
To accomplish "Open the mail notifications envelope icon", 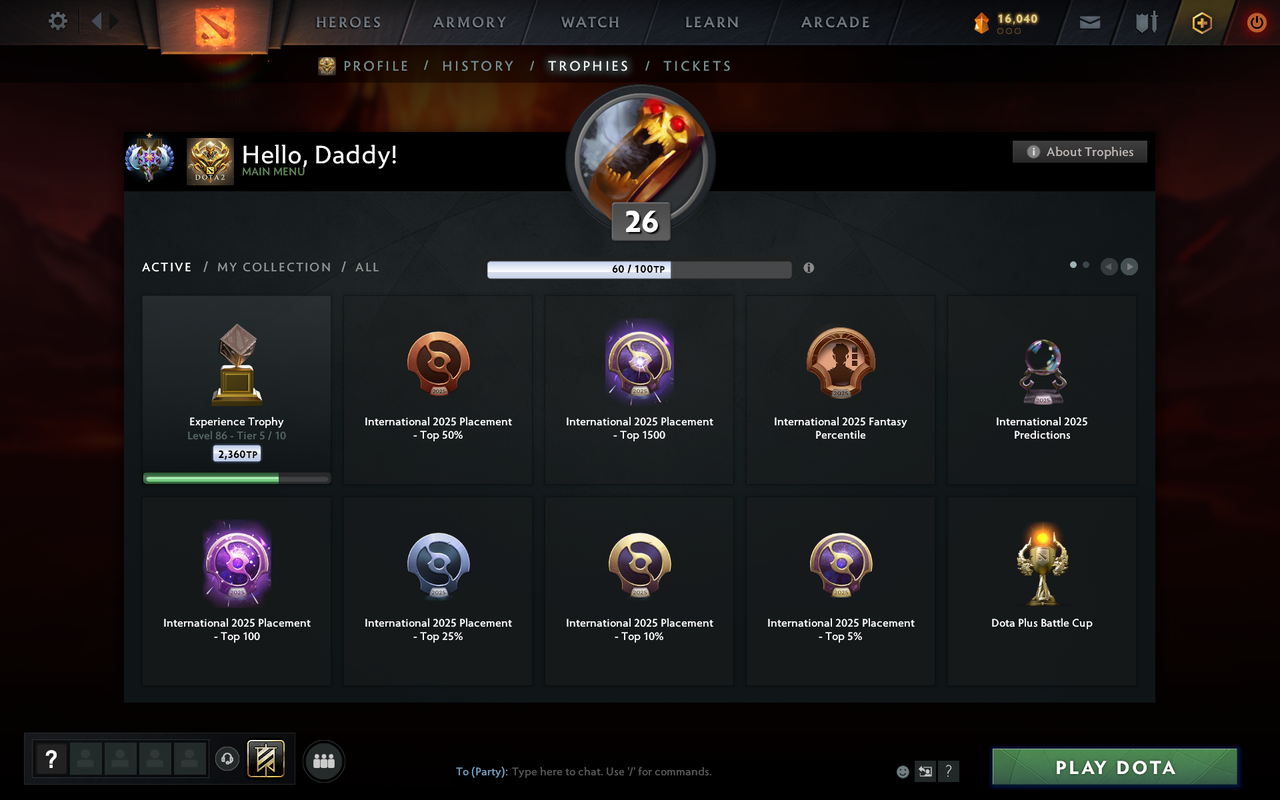I will click(1089, 22).
